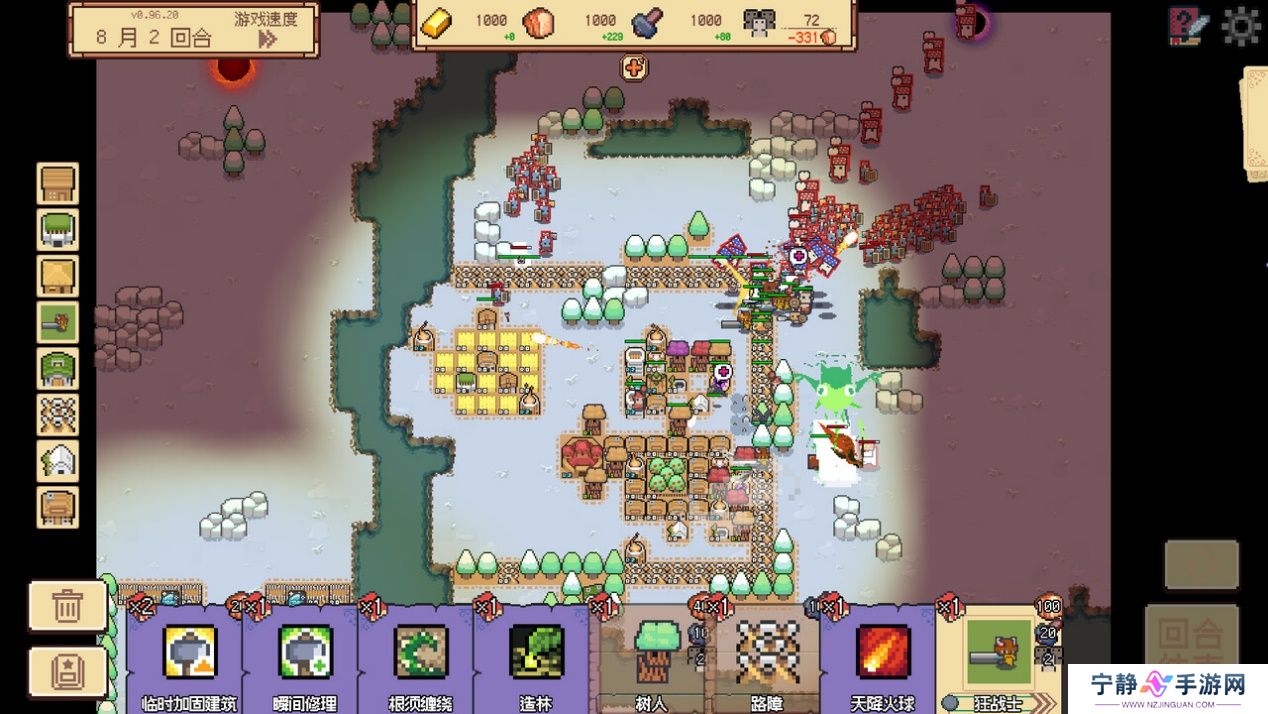The height and width of the screenshot is (714, 1268).
Task: Click the trash can delete button
Action: pos(67,606)
